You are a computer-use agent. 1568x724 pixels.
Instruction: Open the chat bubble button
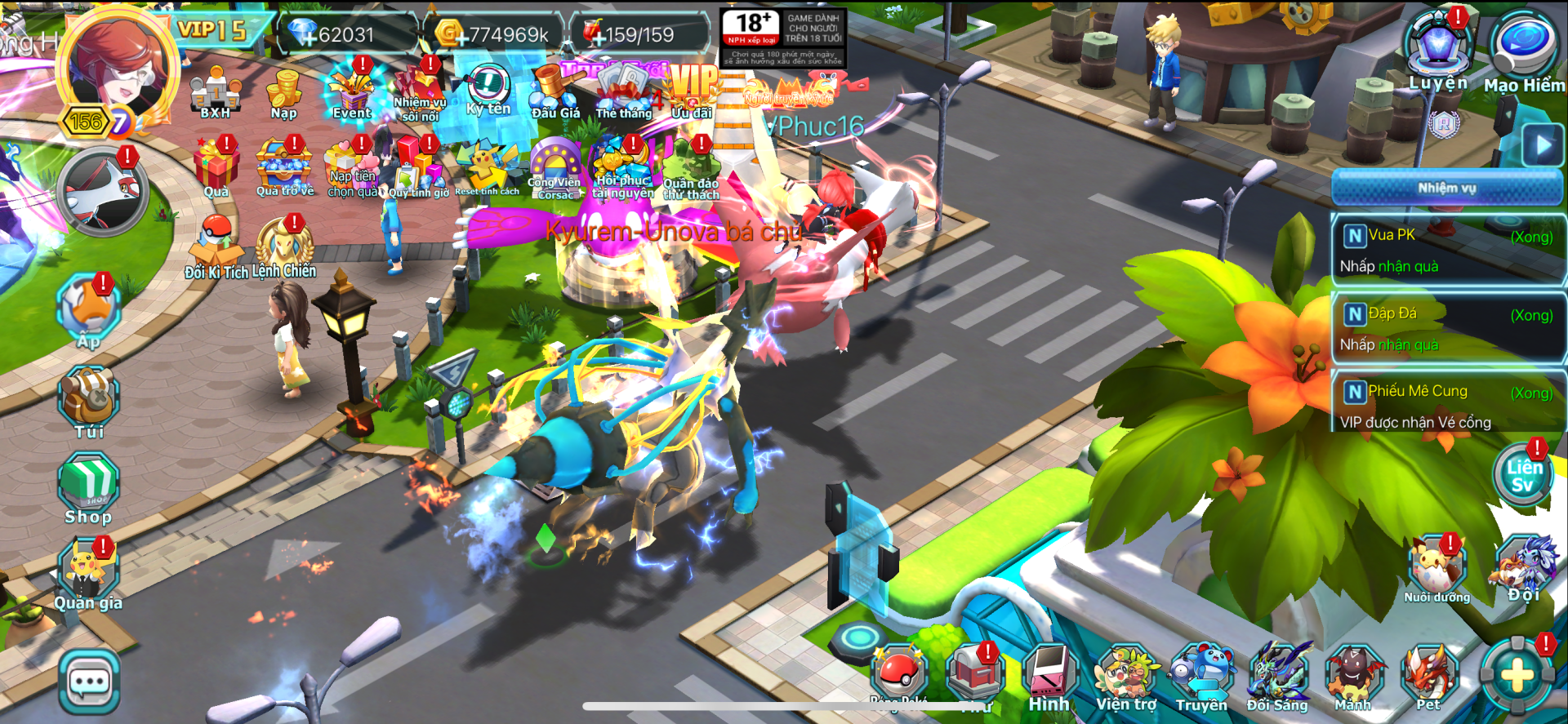pos(89,682)
